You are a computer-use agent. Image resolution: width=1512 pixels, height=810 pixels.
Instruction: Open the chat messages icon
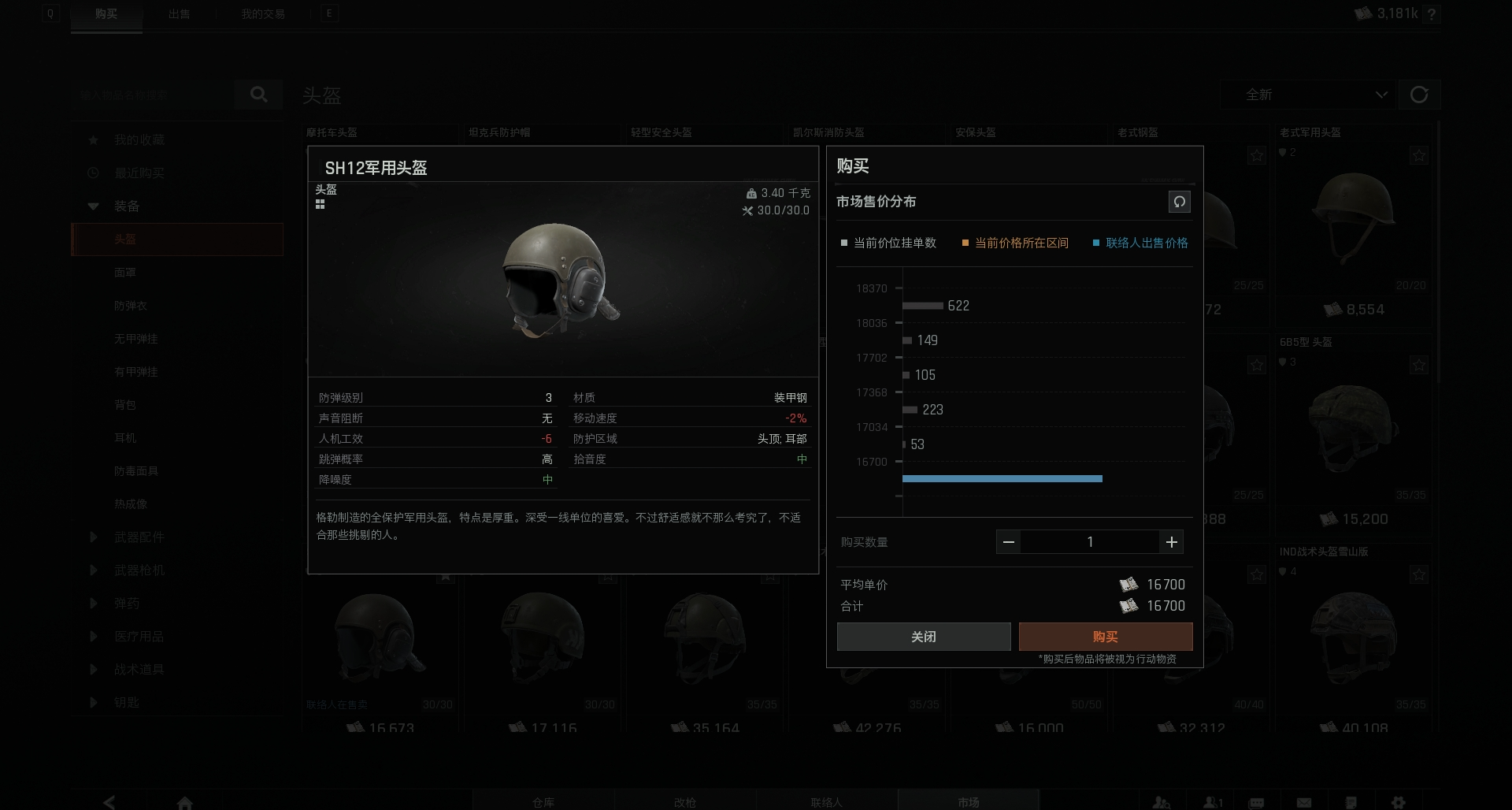coord(1255,803)
